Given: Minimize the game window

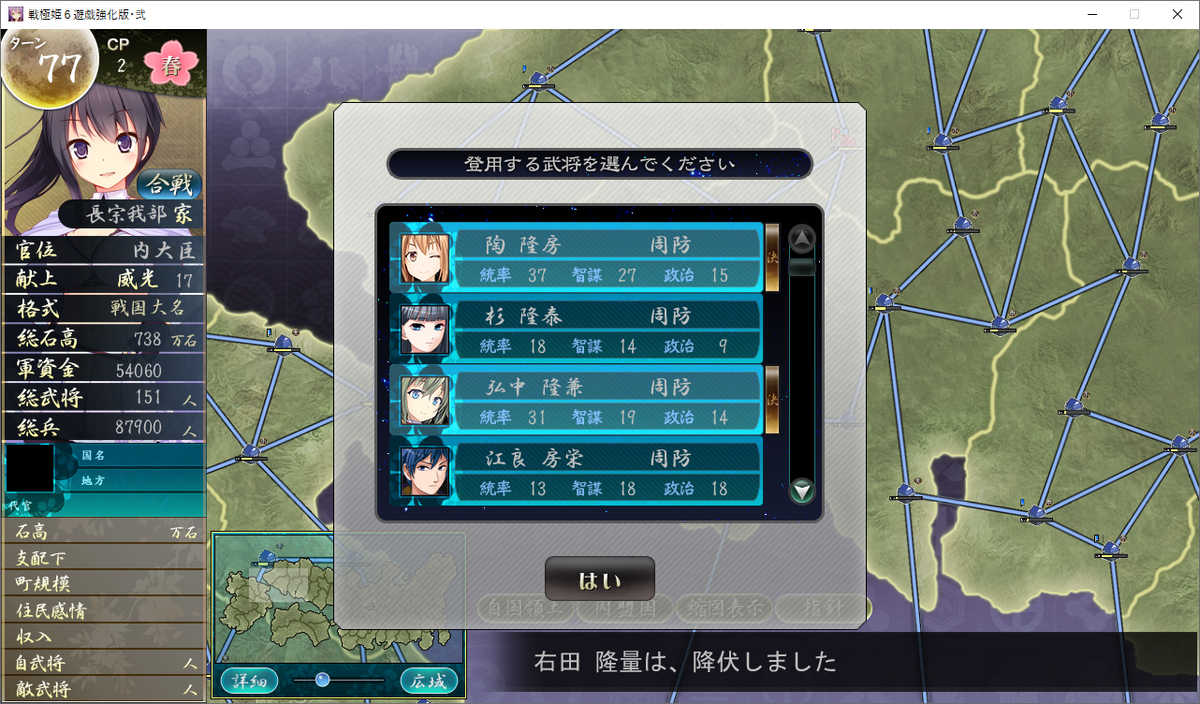Looking at the screenshot, I should pos(1088,14).
